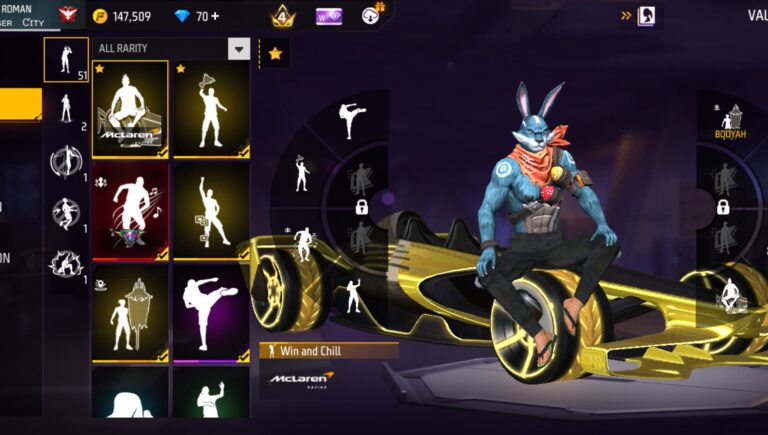Open the ALL RARITY filter dropdown
Viewport: 768px width, 435px height.
click(x=238, y=49)
